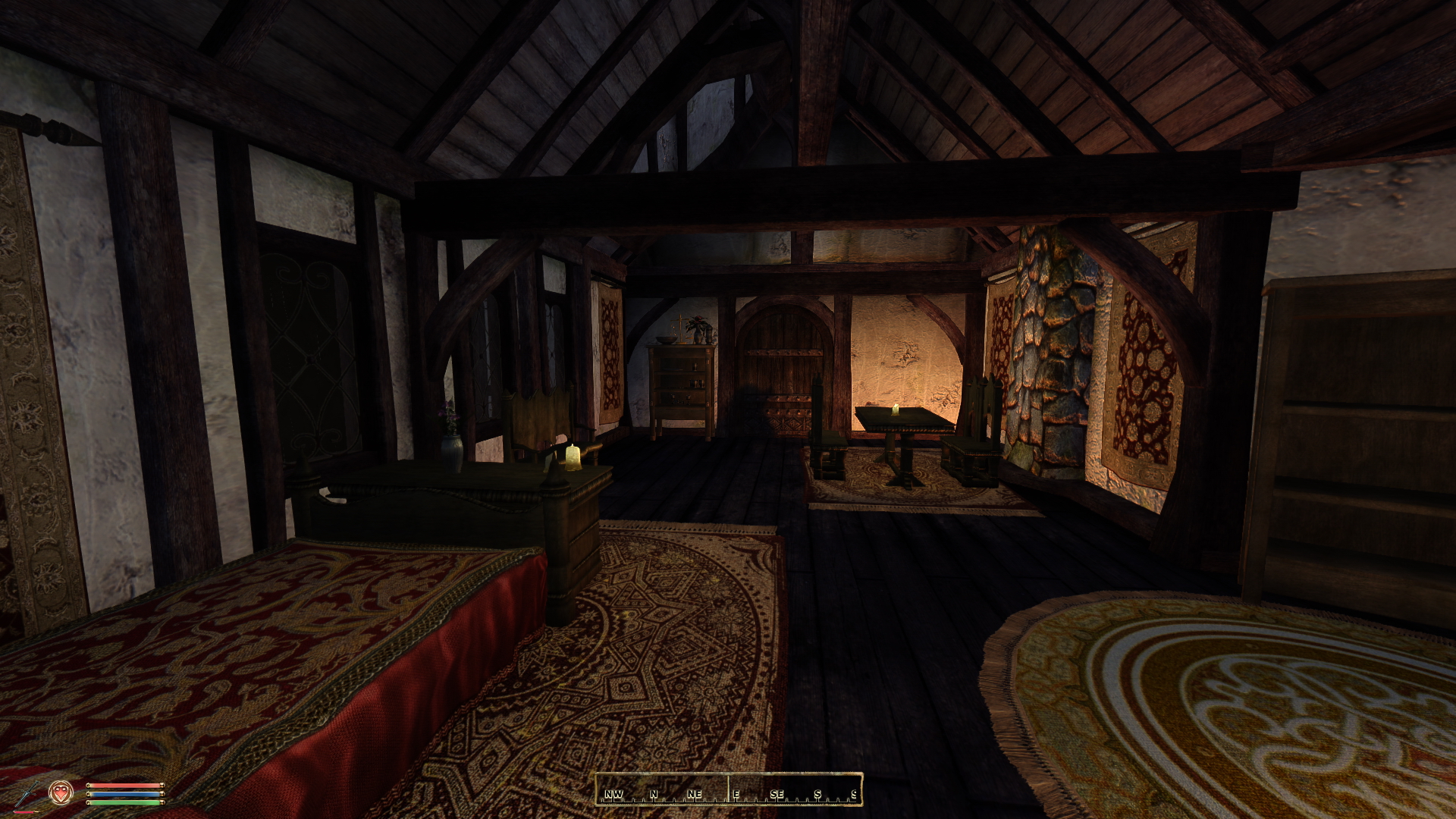Click the equipped sword weapon icon
Screen dimensions: 1456x819
(26, 794)
